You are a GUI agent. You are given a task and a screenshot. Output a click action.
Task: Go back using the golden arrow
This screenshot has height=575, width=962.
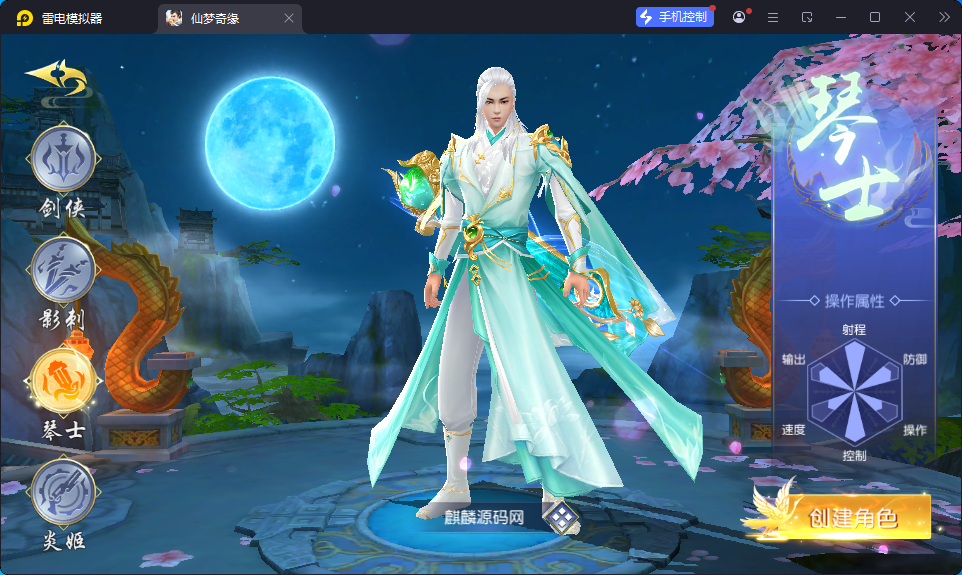pyautogui.click(x=57, y=77)
